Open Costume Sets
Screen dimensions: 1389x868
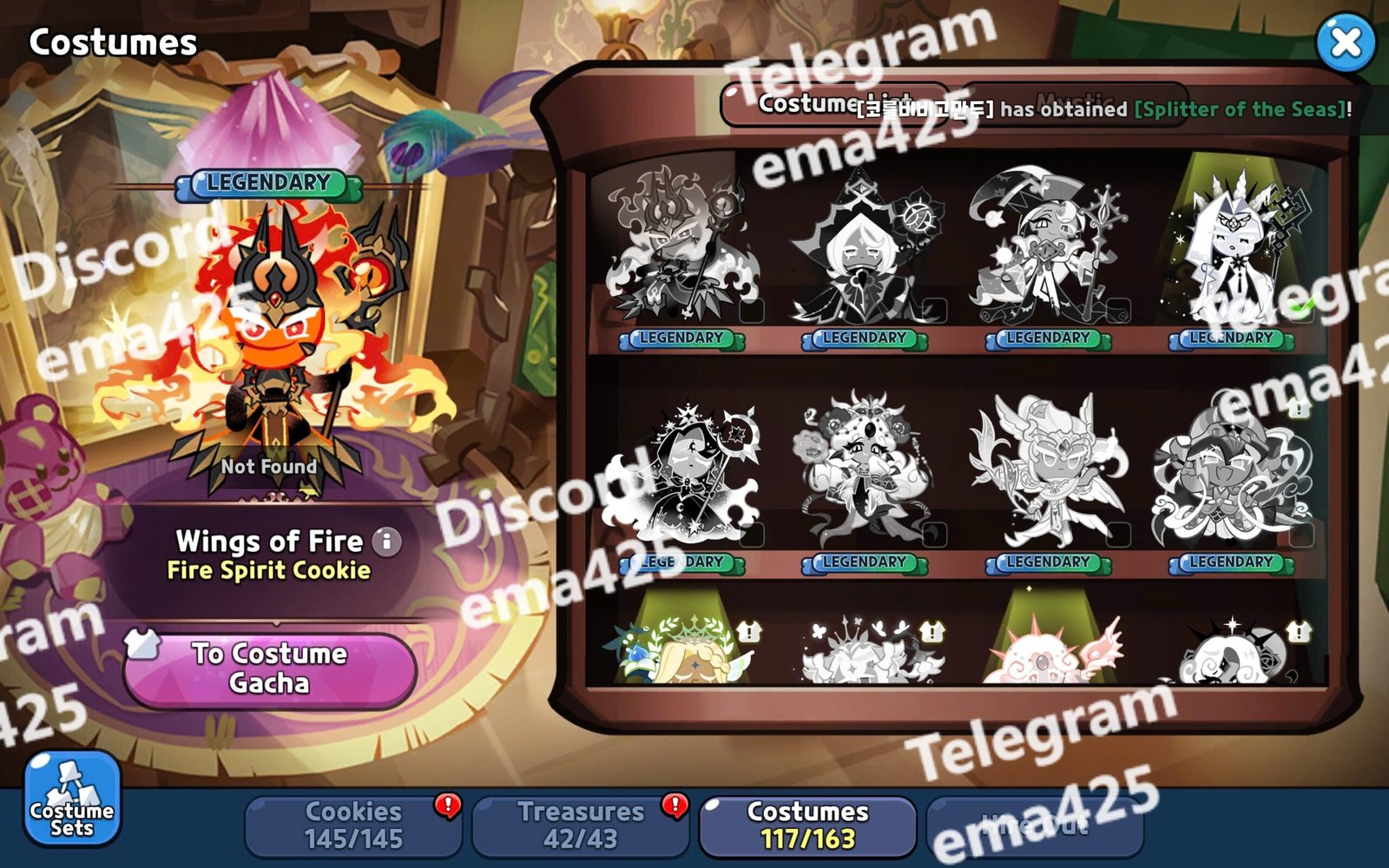[72, 799]
